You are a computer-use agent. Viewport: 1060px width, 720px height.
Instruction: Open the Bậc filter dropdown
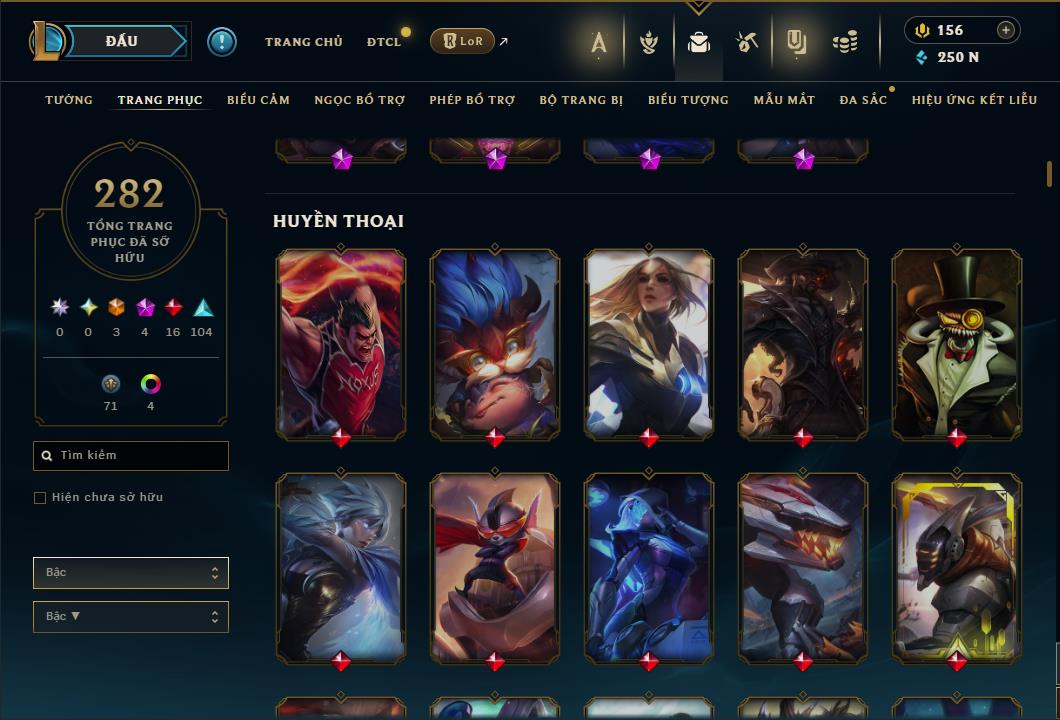point(131,573)
